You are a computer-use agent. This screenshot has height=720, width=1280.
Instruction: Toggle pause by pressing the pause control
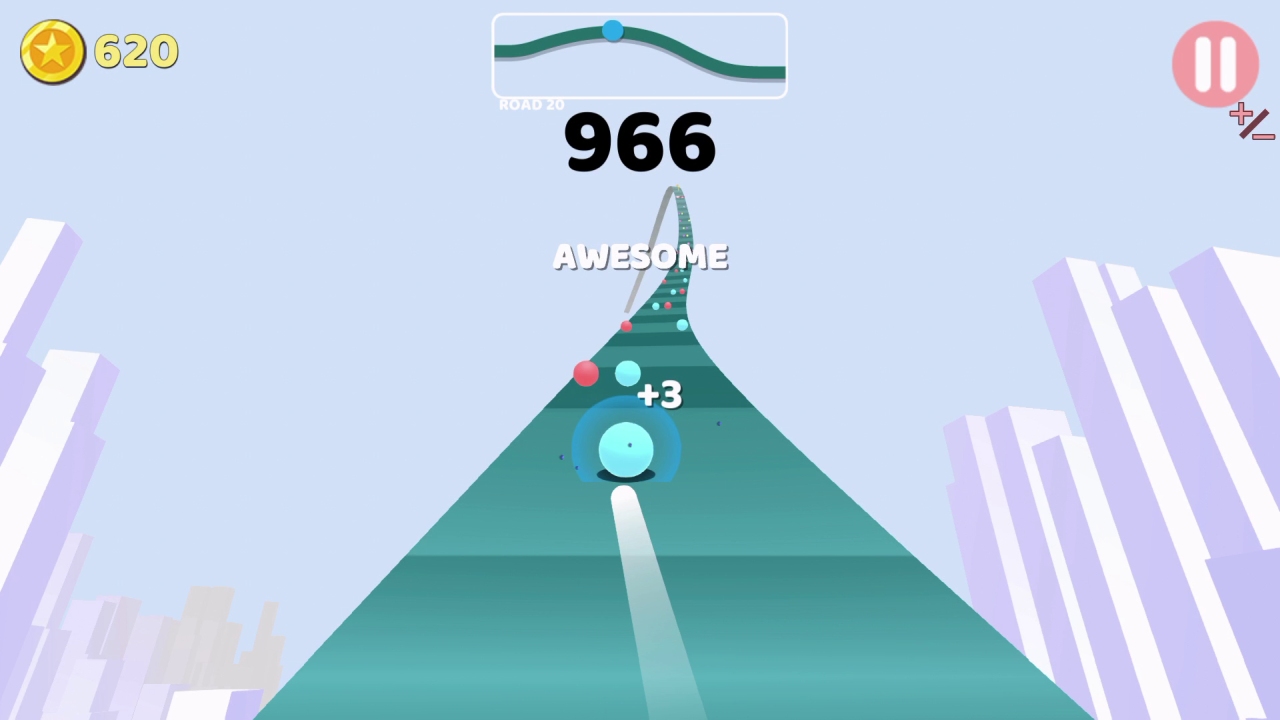coord(1214,63)
